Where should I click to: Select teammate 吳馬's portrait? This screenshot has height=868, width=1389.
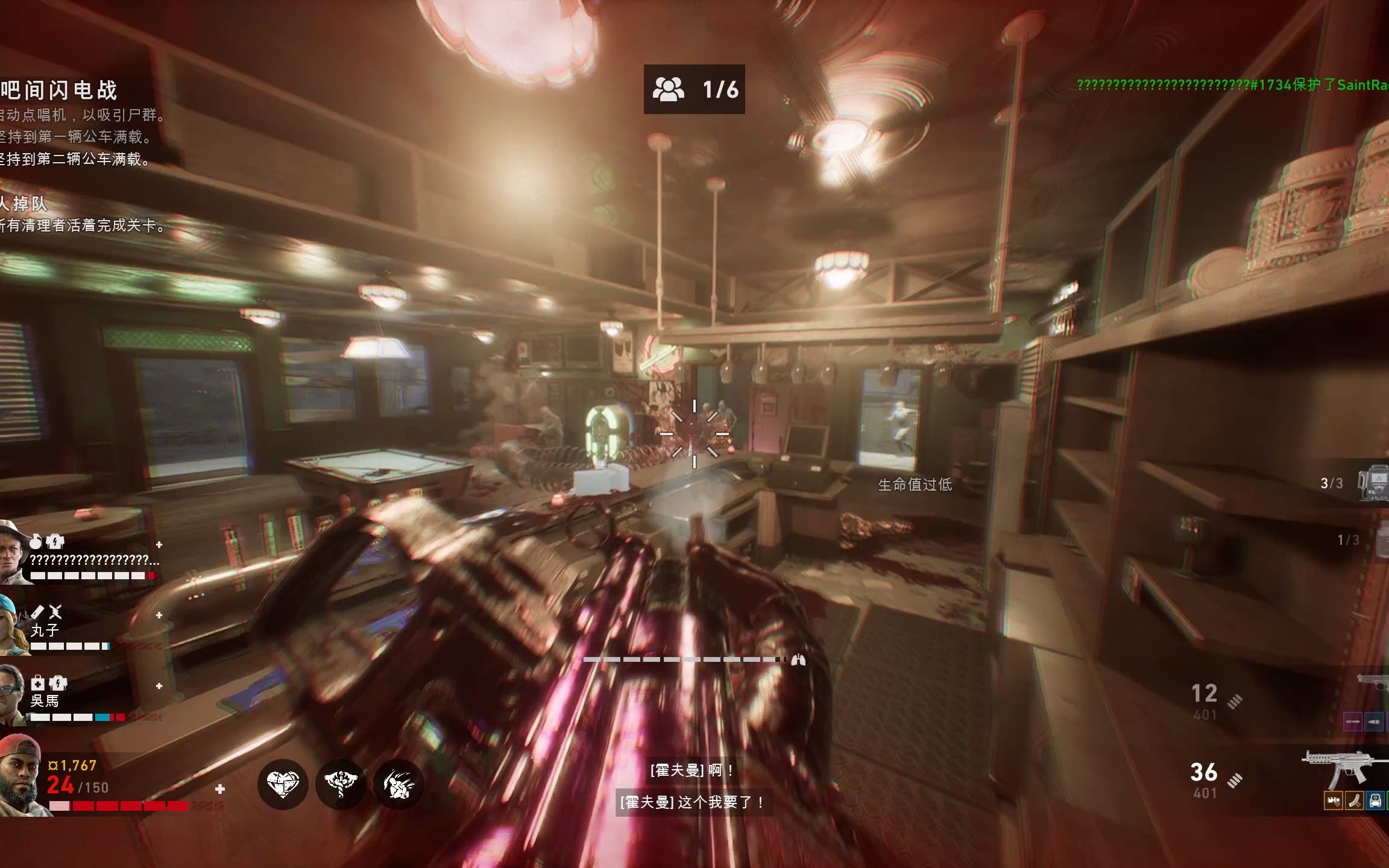coord(12,694)
